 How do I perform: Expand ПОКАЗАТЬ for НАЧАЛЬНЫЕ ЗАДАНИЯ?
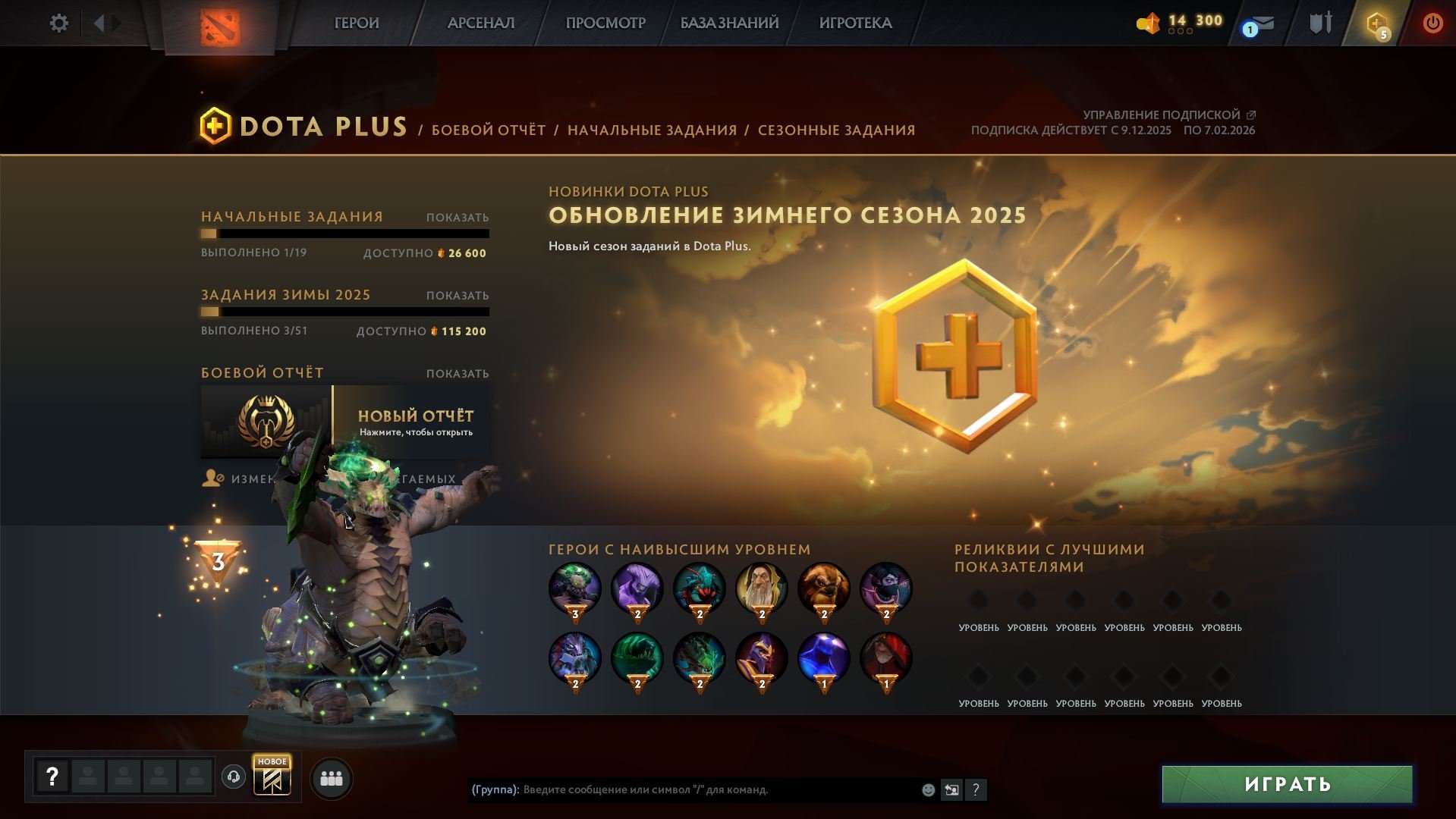(x=456, y=216)
